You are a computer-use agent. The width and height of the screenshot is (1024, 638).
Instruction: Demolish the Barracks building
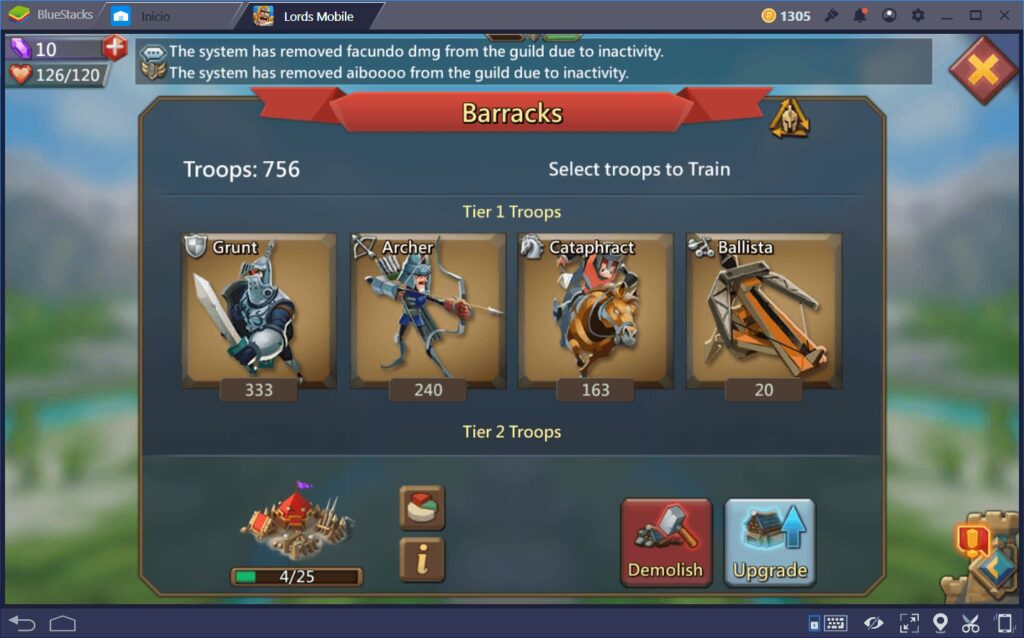coord(666,542)
